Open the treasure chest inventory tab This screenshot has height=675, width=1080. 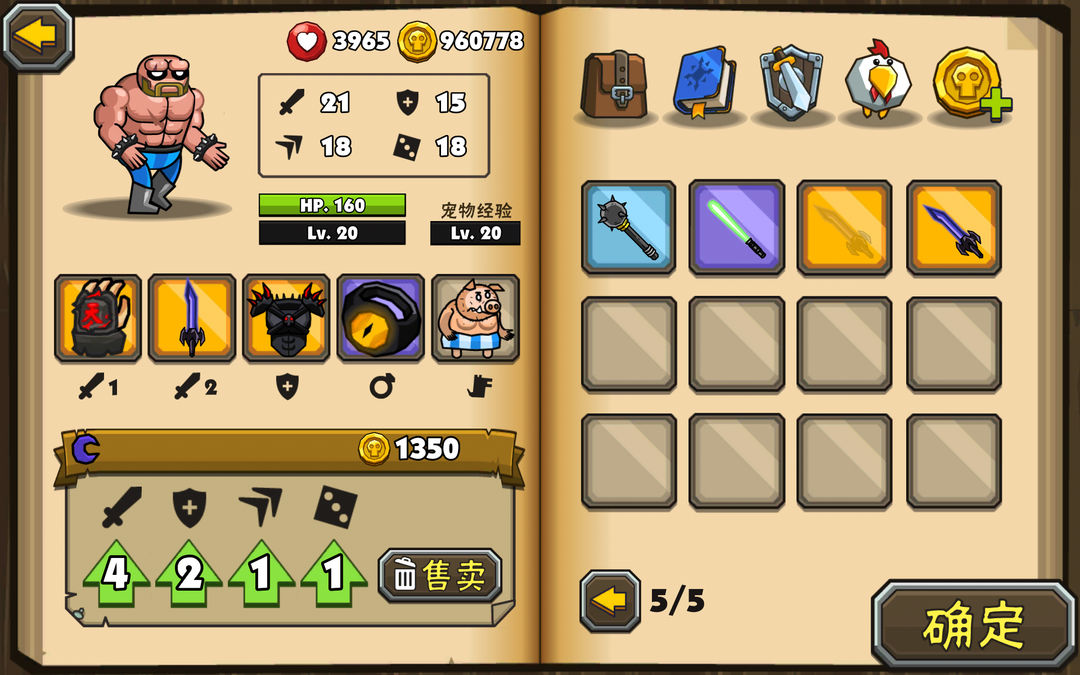tap(615, 82)
